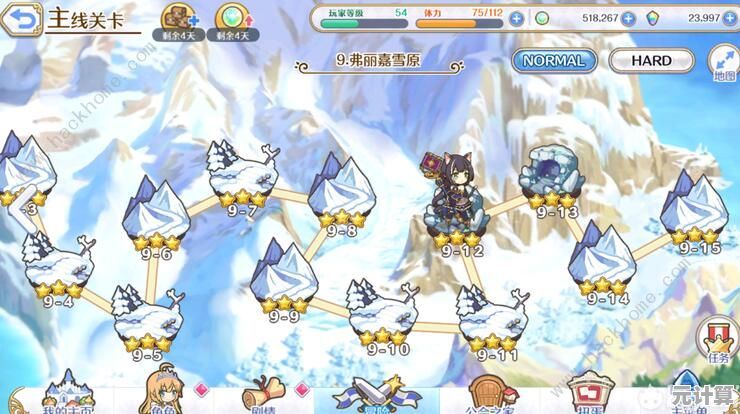Enter stage 9-8
The image size is (740, 414).
click(x=340, y=193)
